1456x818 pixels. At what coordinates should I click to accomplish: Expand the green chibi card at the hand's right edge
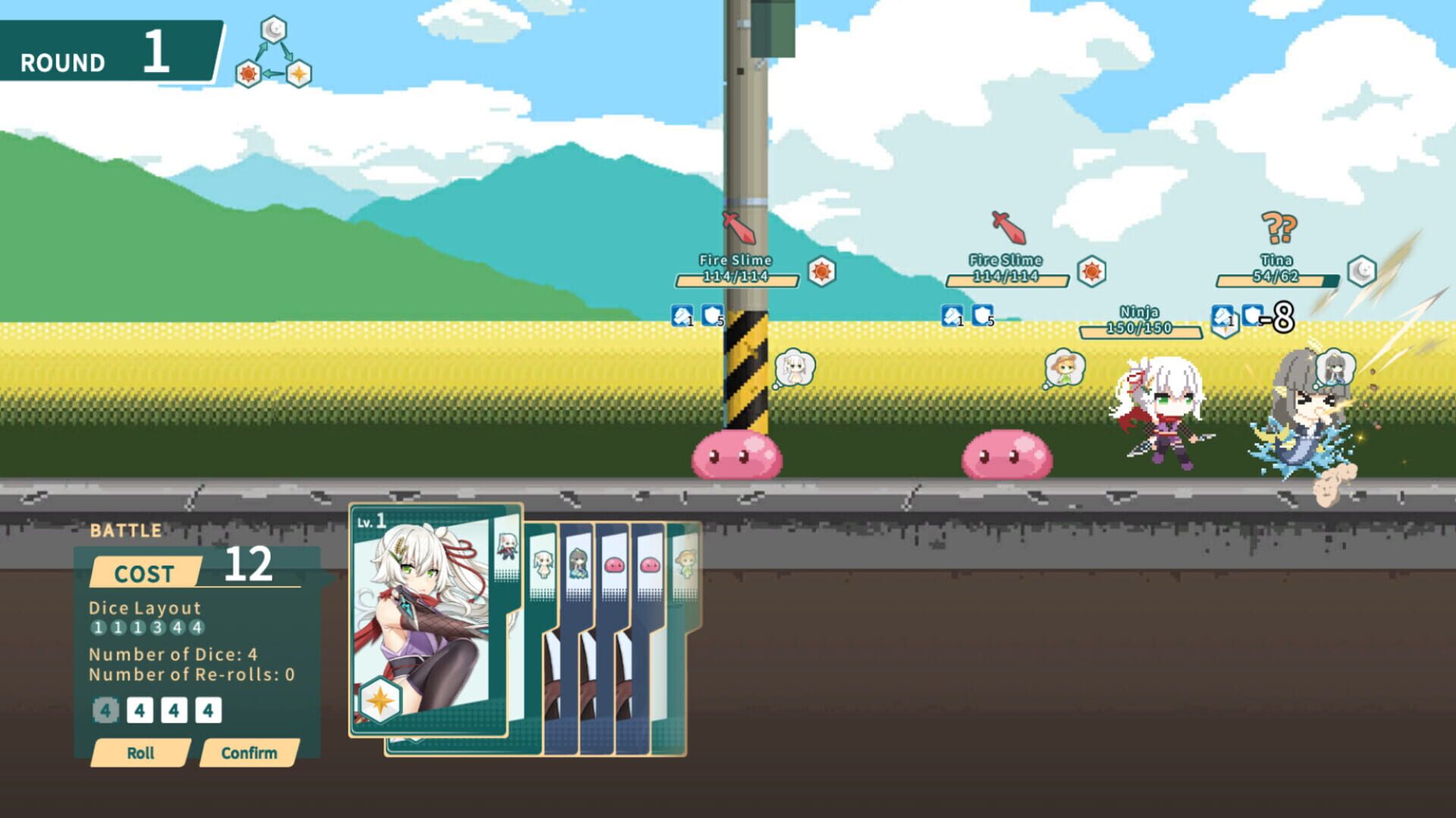tap(686, 561)
